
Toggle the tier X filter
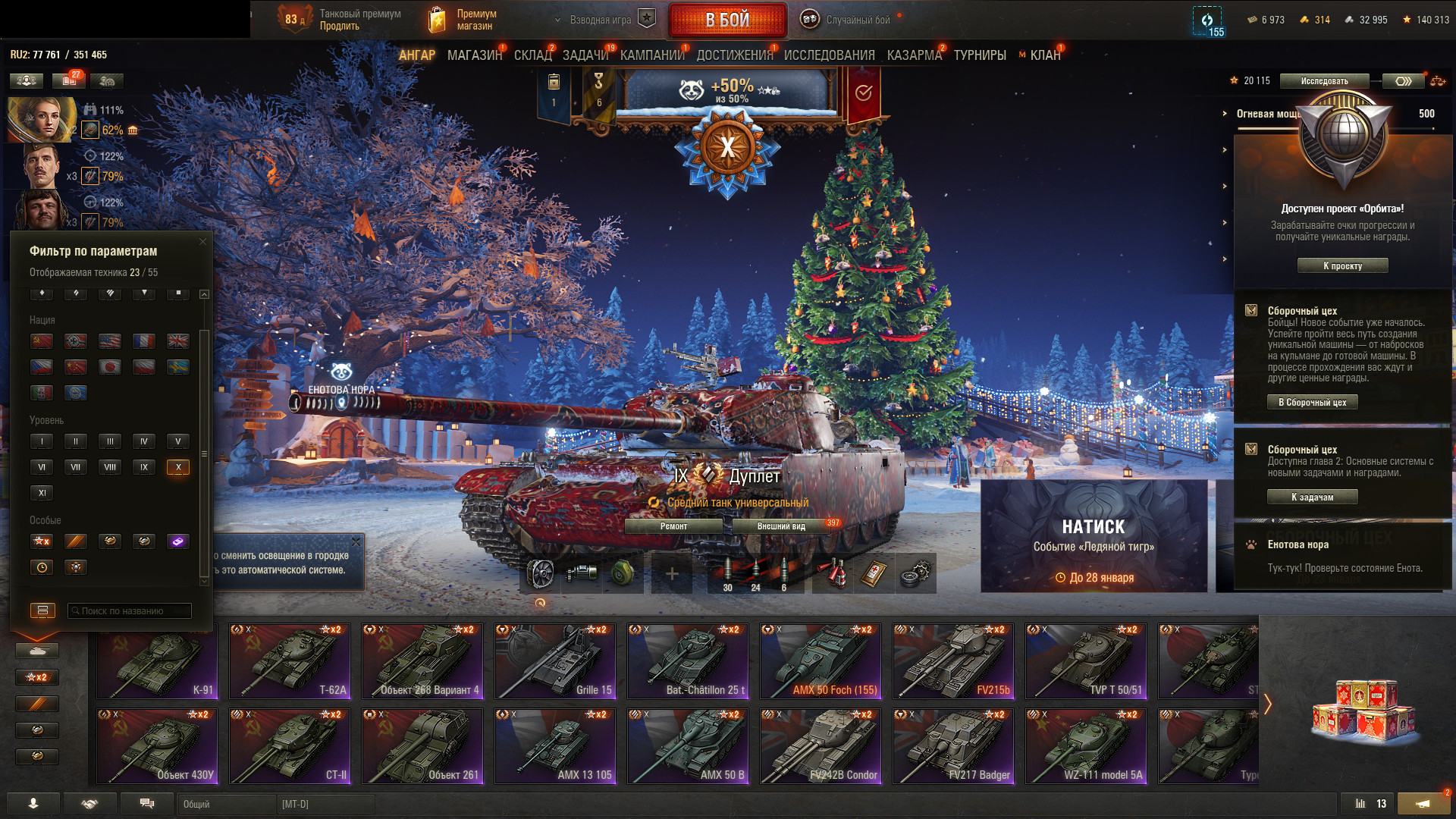(x=178, y=467)
